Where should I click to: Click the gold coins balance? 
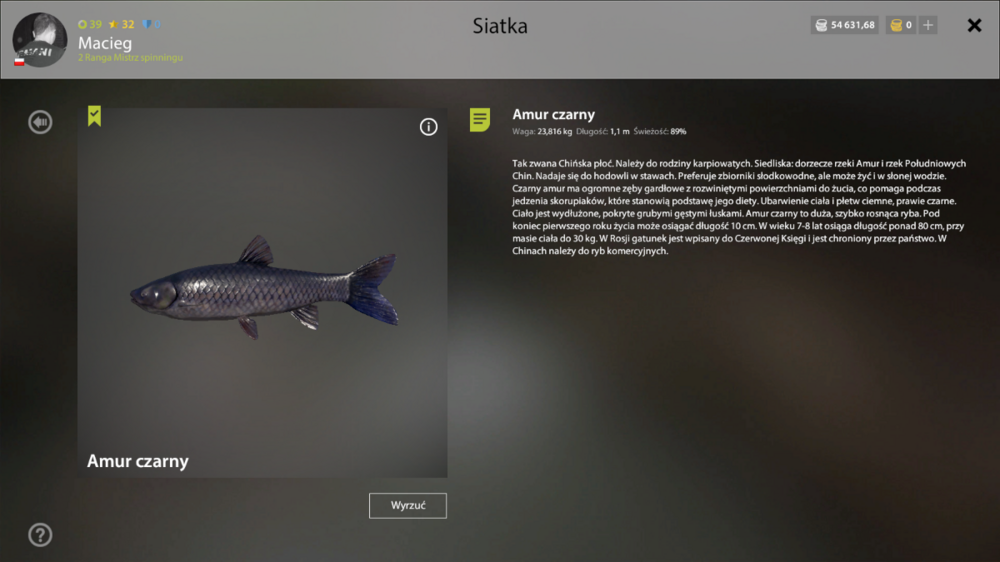pyautogui.click(x=900, y=25)
